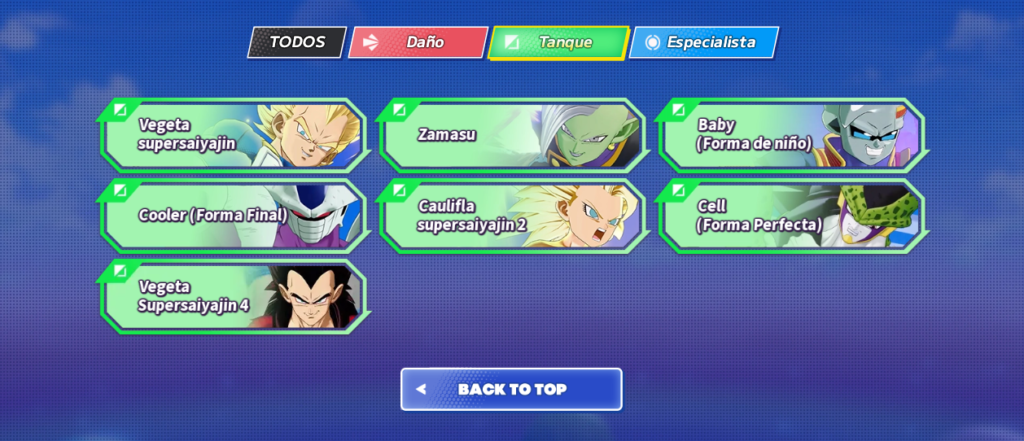1024x441 pixels.
Task: Choose Caulifla supersaiyajin 2 card
Action: 512,215
